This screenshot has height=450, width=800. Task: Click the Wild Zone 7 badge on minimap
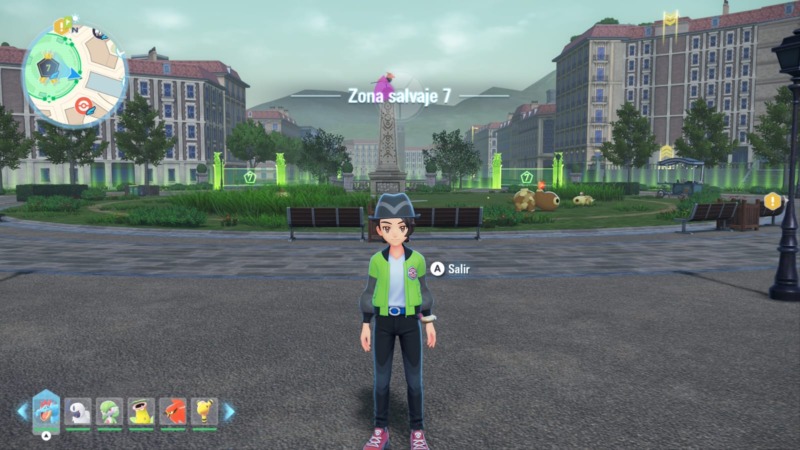(x=47, y=68)
